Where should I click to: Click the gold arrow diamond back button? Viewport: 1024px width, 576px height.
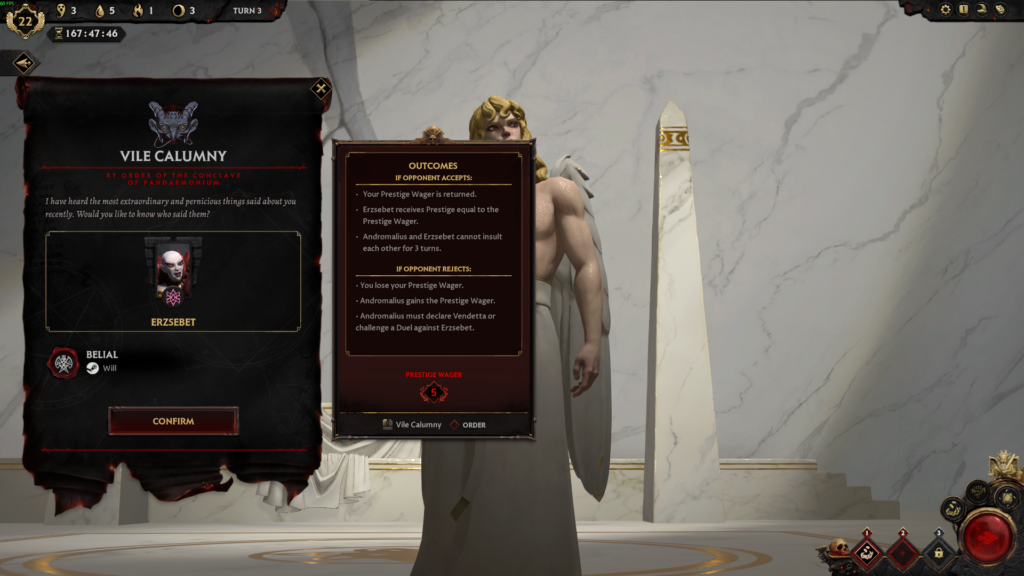[x=24, y=63]
